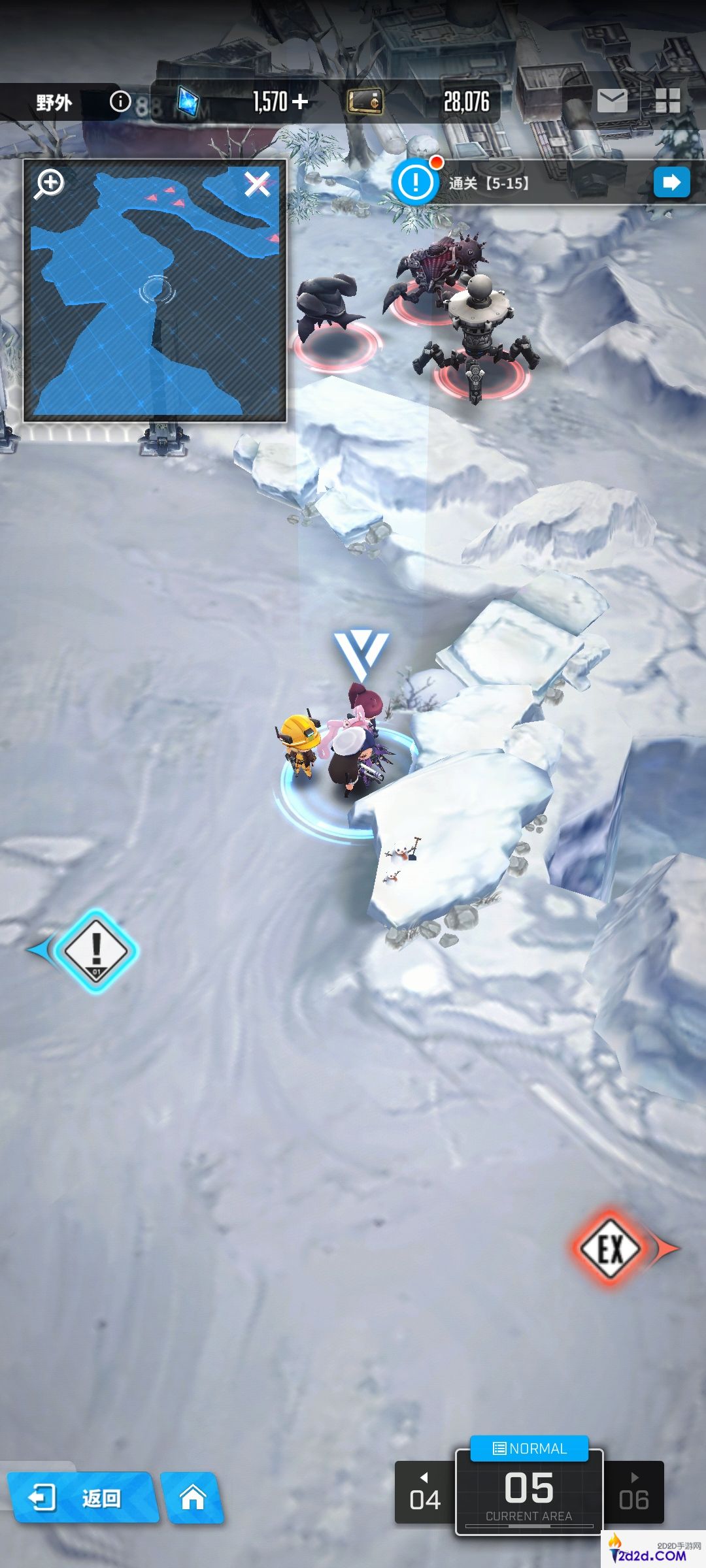The width and height of the screenshot is (706, 1568).
Task: Tap the 返回 back button
Action: click(x=81, y=1498)
